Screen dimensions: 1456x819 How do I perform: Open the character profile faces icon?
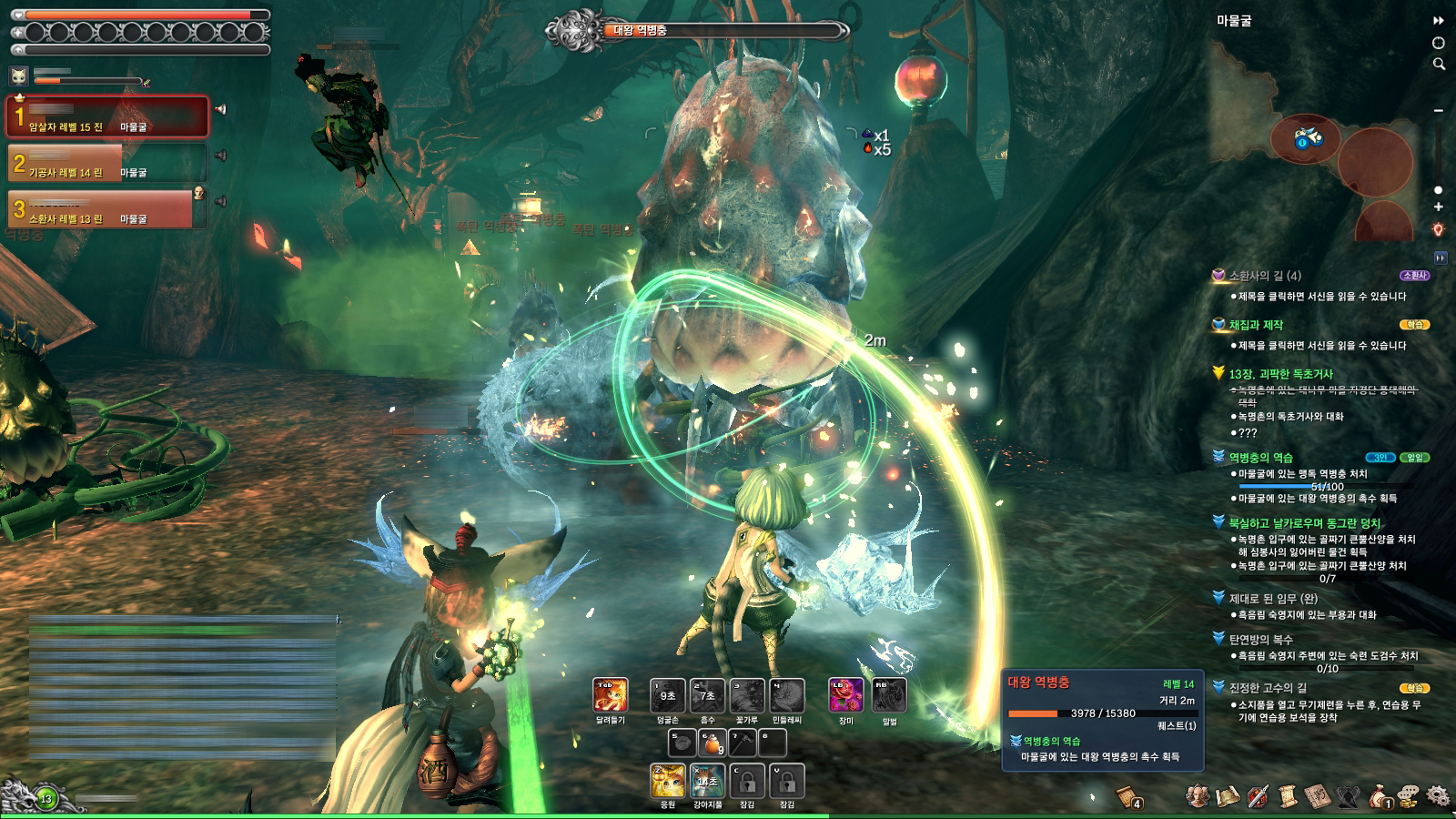tap(1198, 795)
